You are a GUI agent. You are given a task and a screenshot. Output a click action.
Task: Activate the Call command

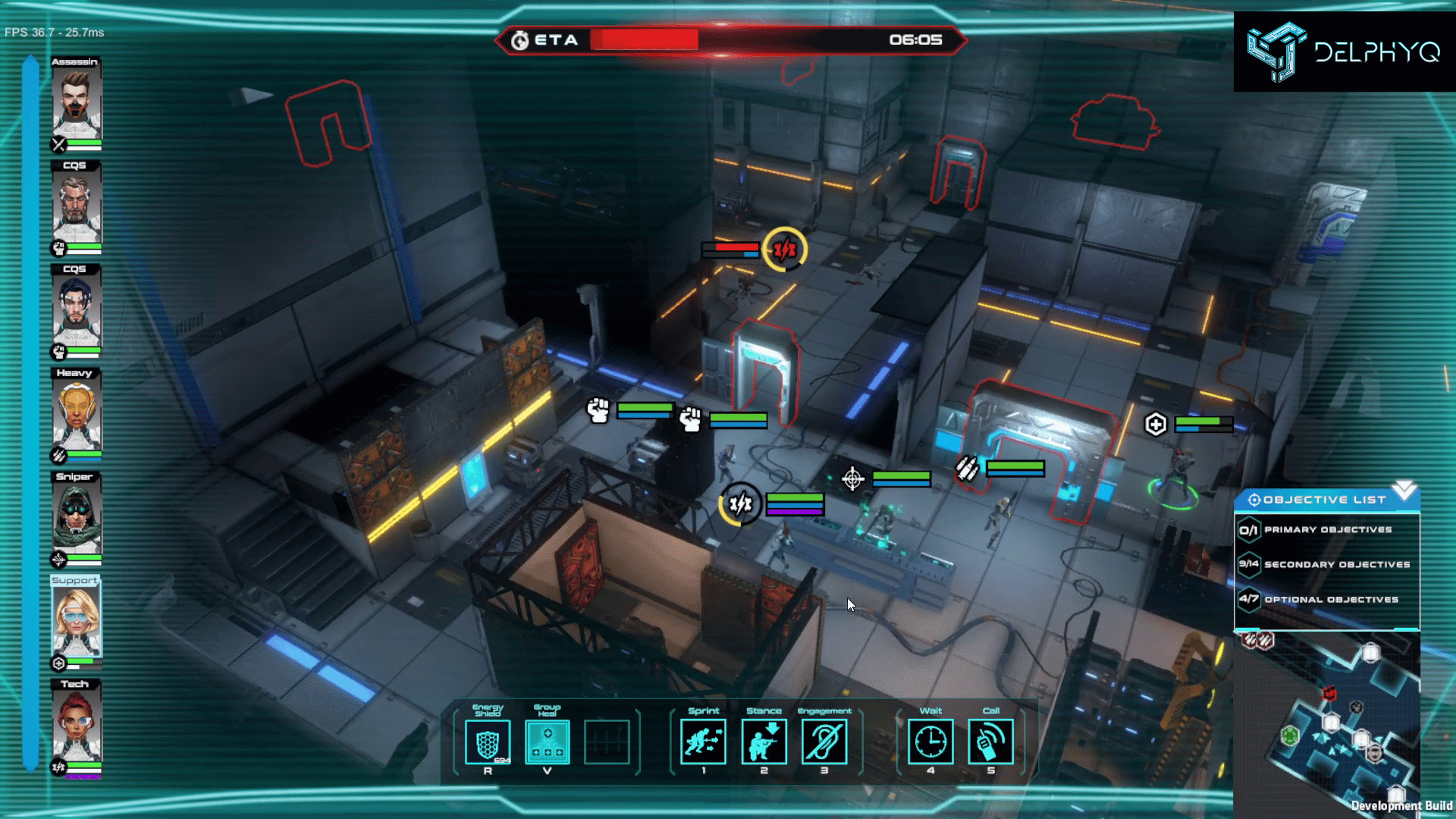pyautogui.click(x=990, y=742)
